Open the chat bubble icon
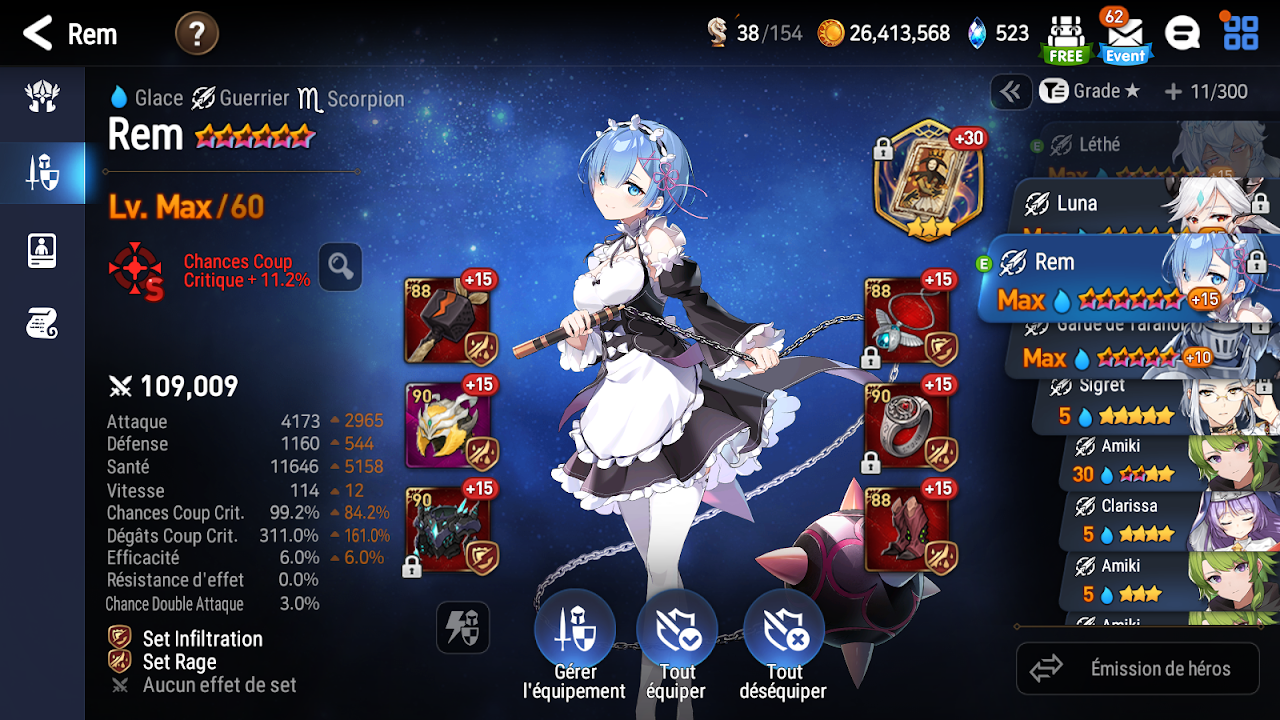This screenshot has height=720, width=1280. pos(1182,34)
